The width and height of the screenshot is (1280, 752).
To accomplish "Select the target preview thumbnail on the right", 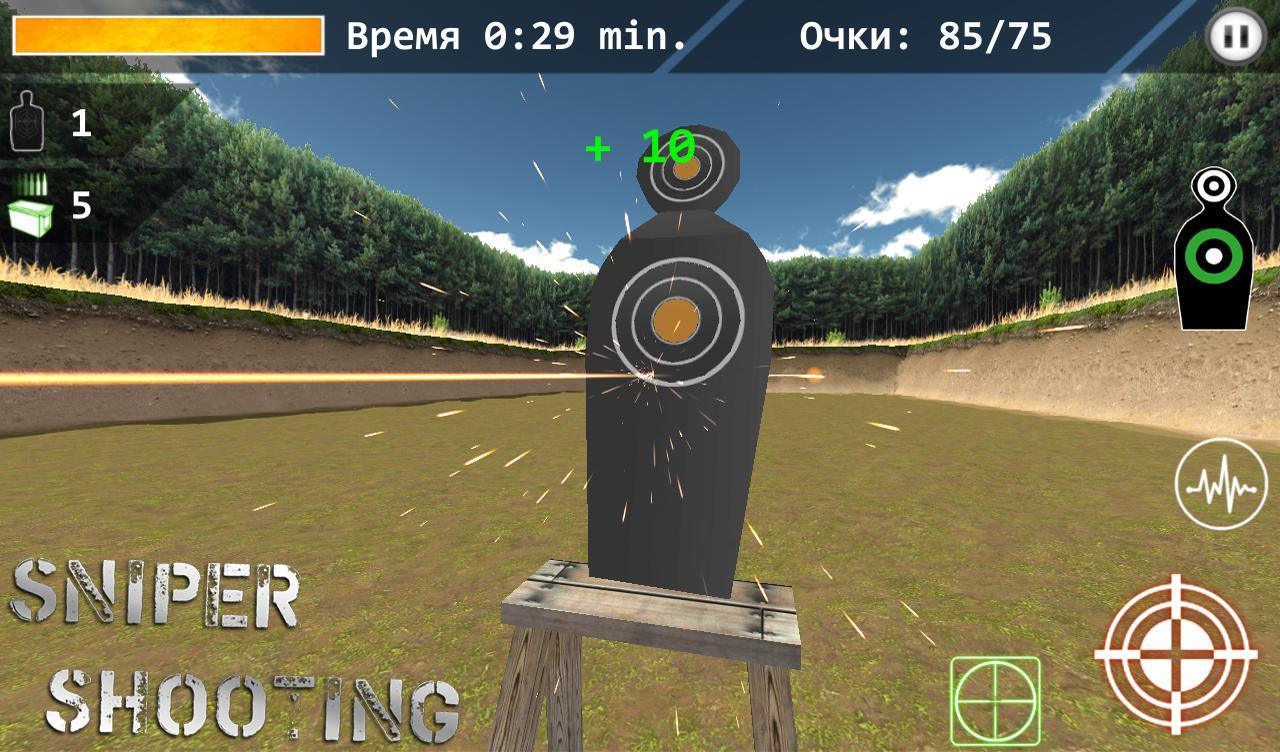I will [x=1213, y=248].
